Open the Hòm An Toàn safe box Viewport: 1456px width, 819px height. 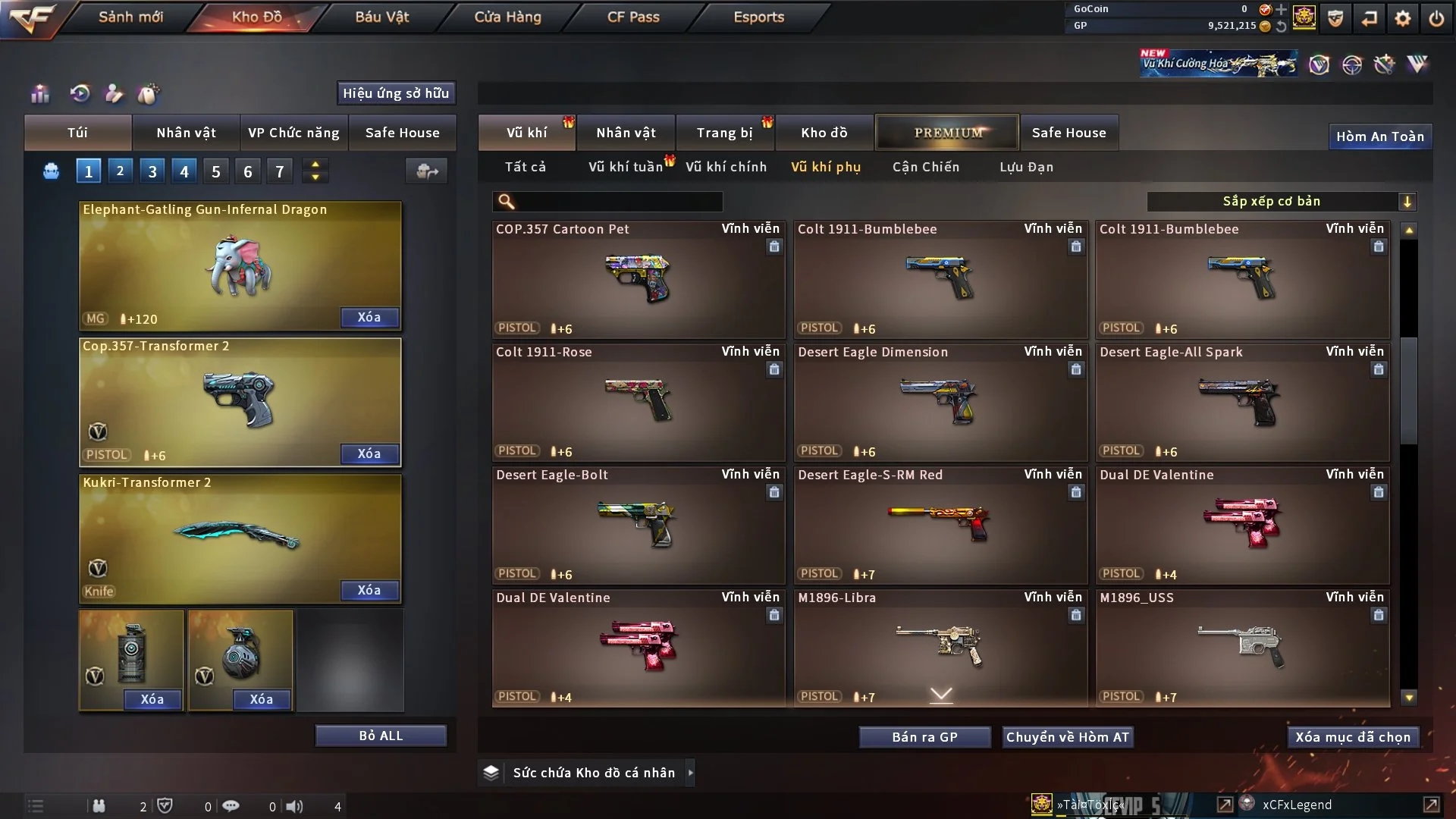1379,136
